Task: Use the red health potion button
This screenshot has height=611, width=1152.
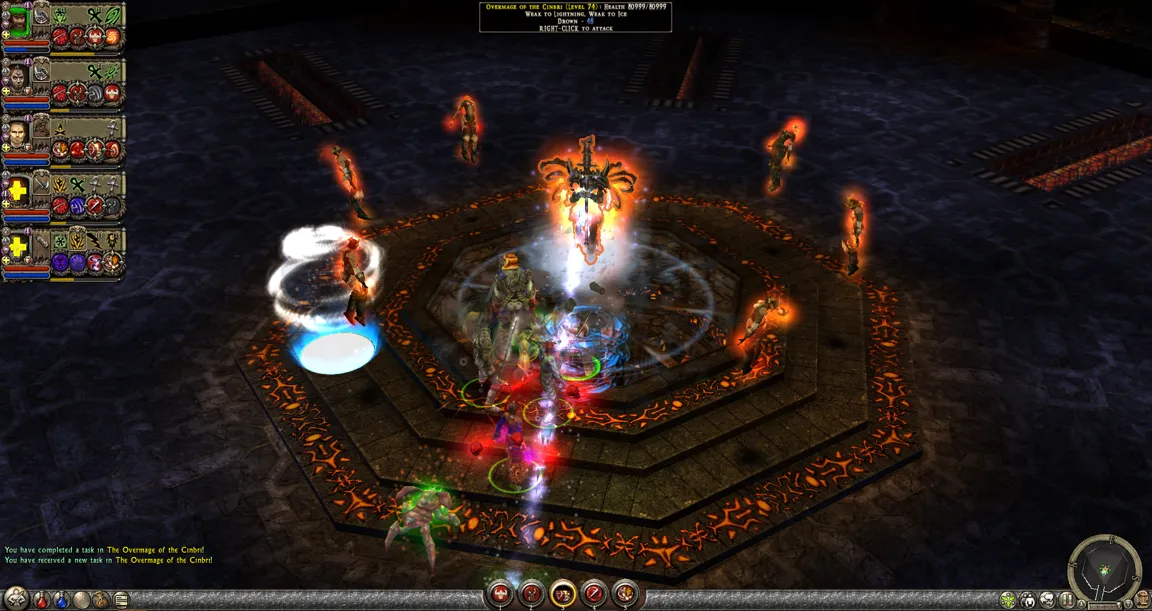Action: [x=41, y=600]
